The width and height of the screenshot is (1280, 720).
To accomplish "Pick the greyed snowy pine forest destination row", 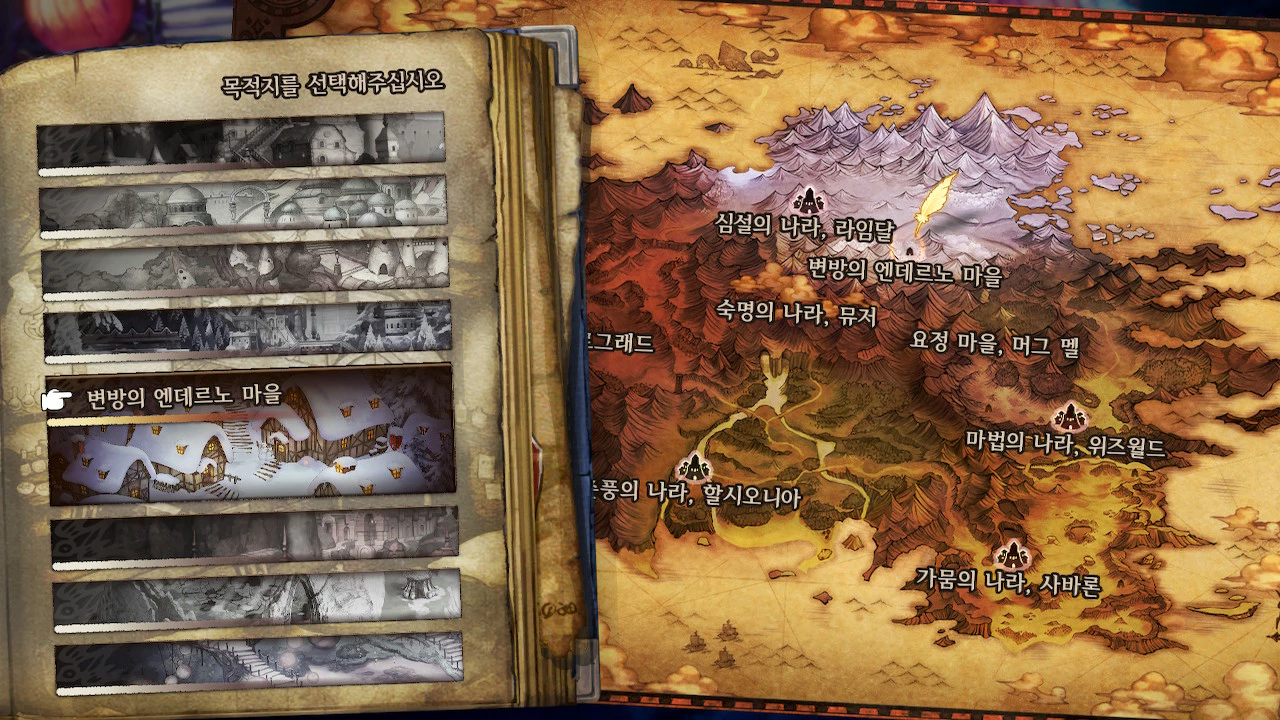I will tap(247, 329).
